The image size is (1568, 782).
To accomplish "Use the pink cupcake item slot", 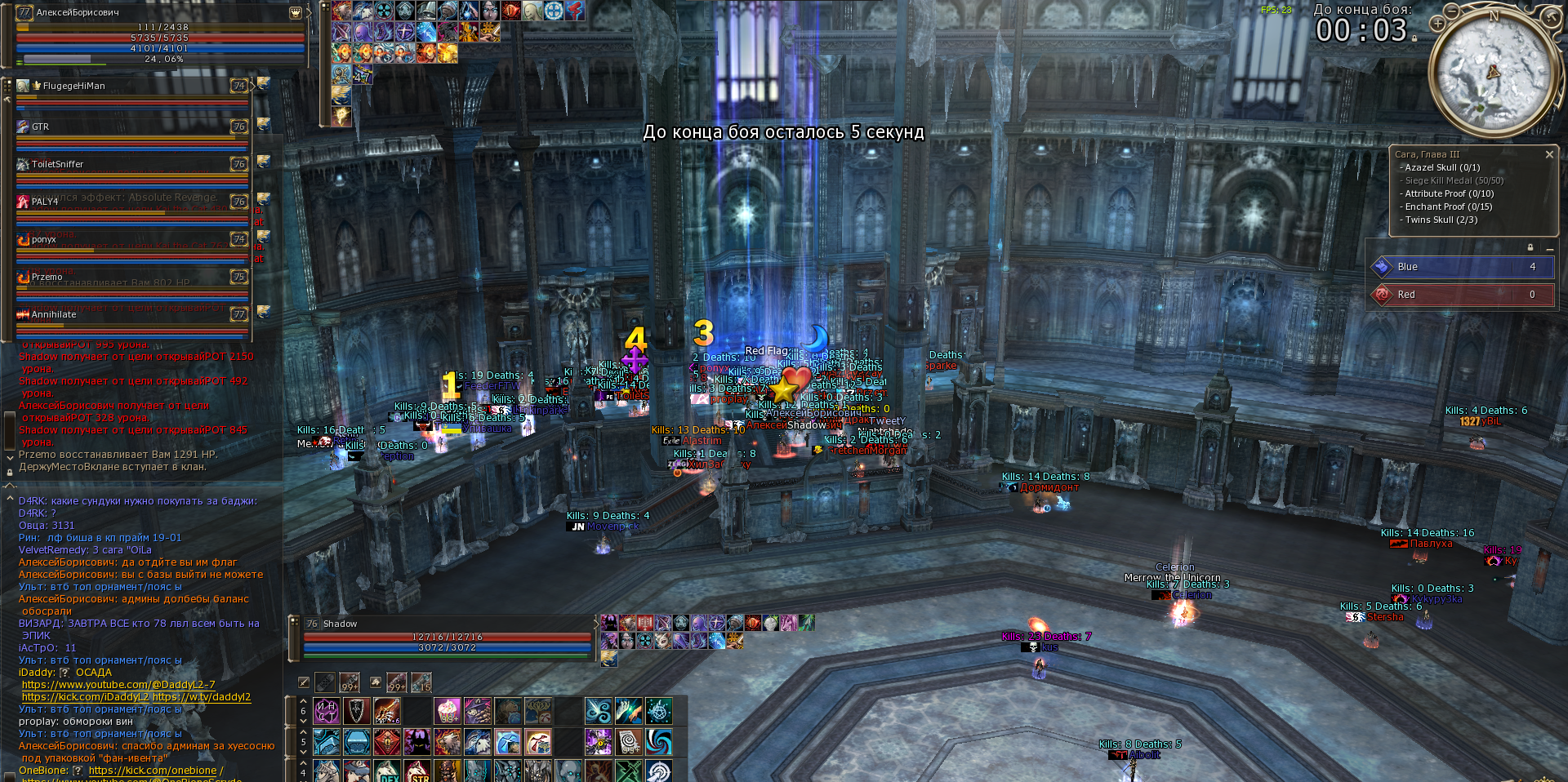I will point(448,711).
